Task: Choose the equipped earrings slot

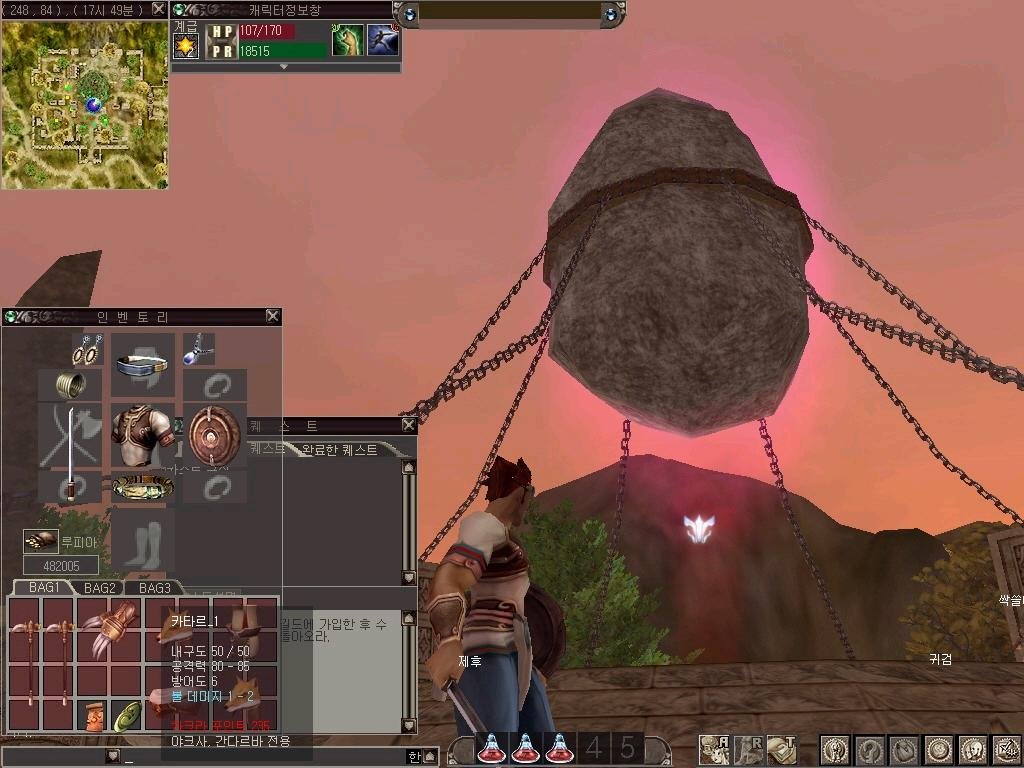Action: click(87, 350)
